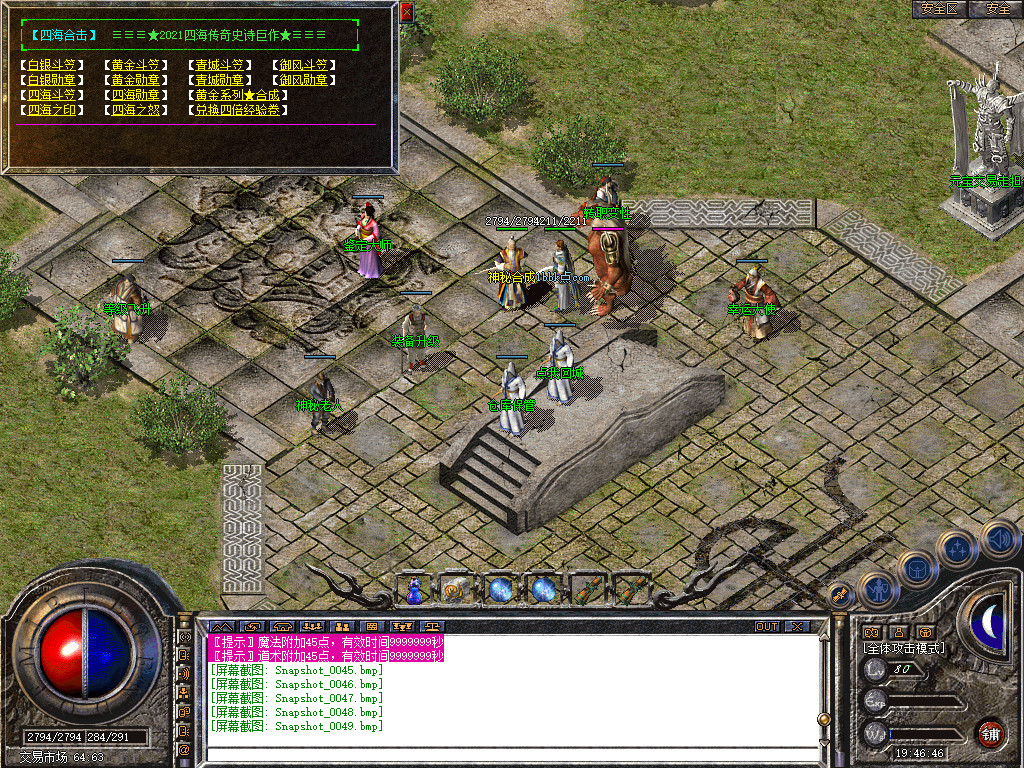Screen dimensions: 1024x768
Task: Open 黄金系列★合成 synthesis option
Action: point(238,95)
